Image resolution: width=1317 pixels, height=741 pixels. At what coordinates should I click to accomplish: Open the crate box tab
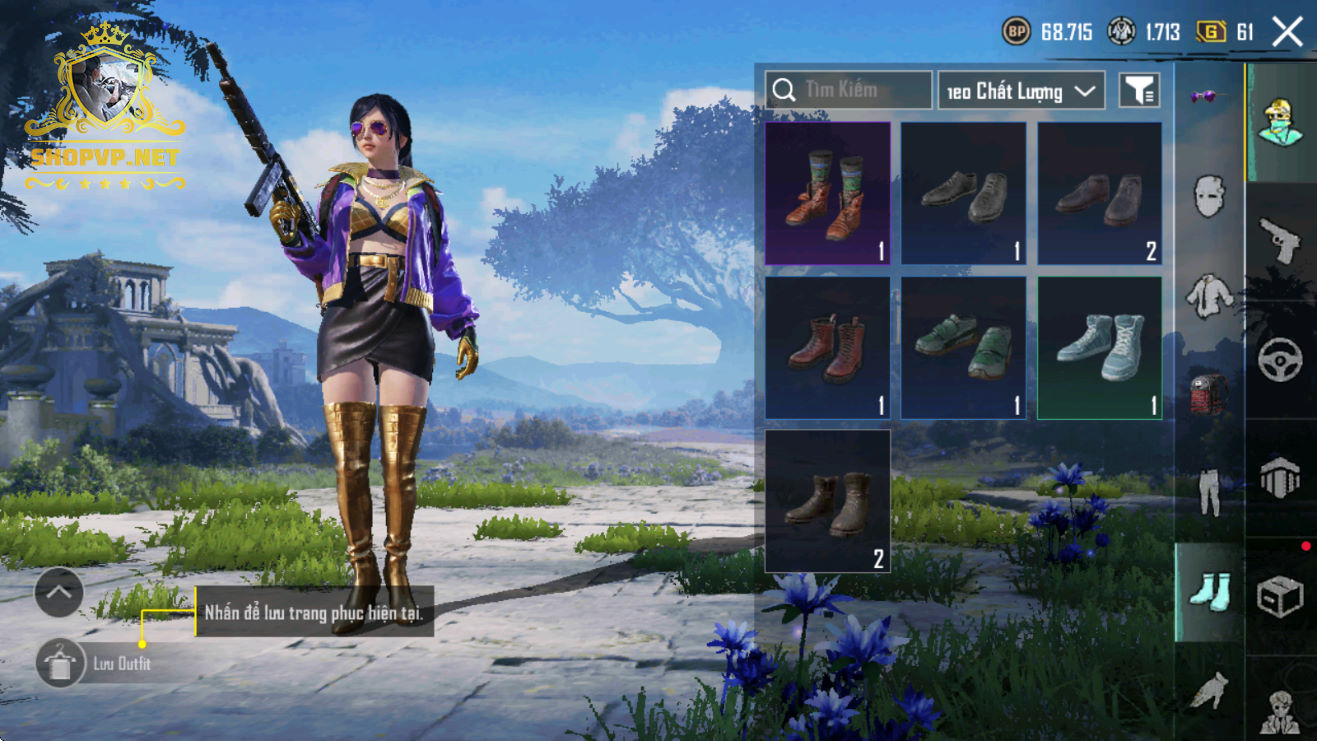pyautogui.click(x=1280, y=598)
